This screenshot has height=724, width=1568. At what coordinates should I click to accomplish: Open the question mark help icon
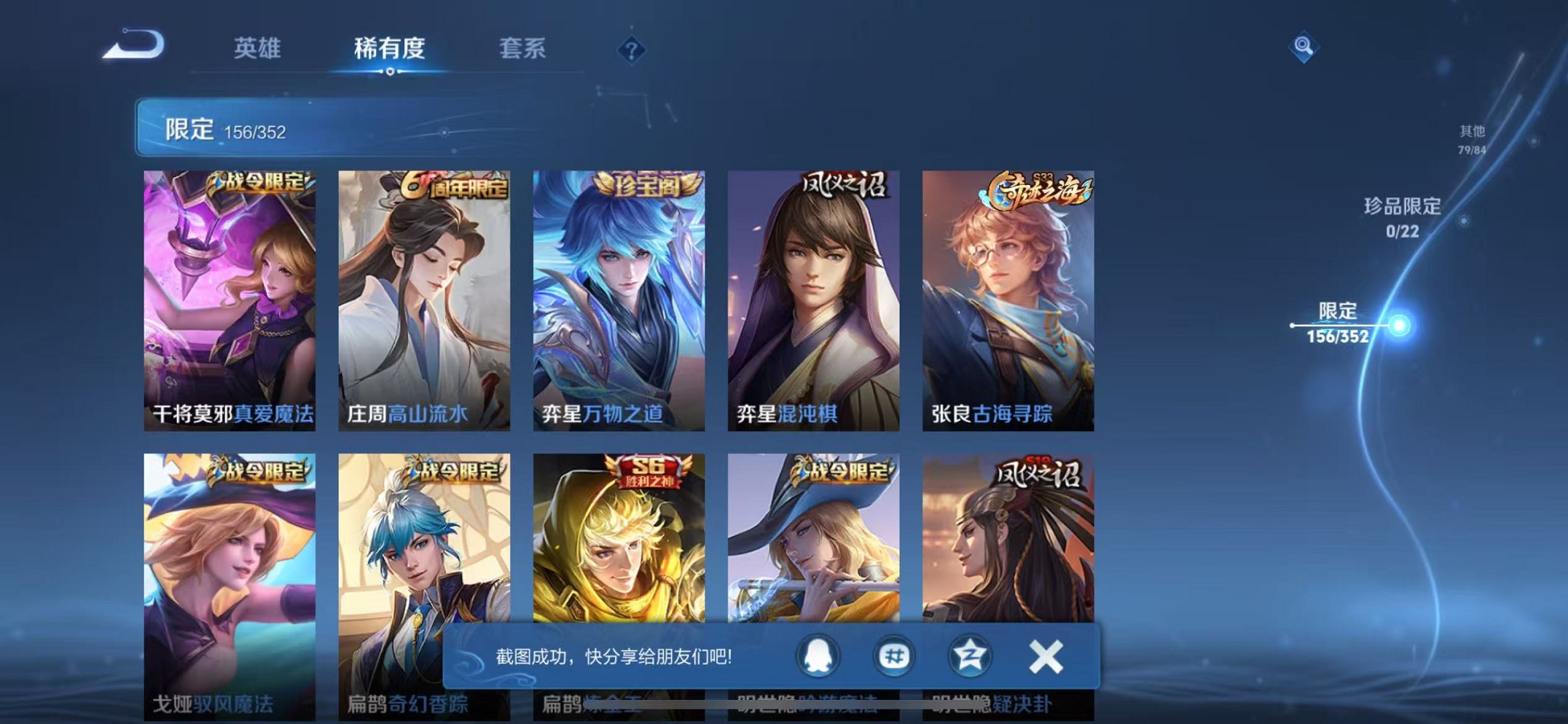631,48
